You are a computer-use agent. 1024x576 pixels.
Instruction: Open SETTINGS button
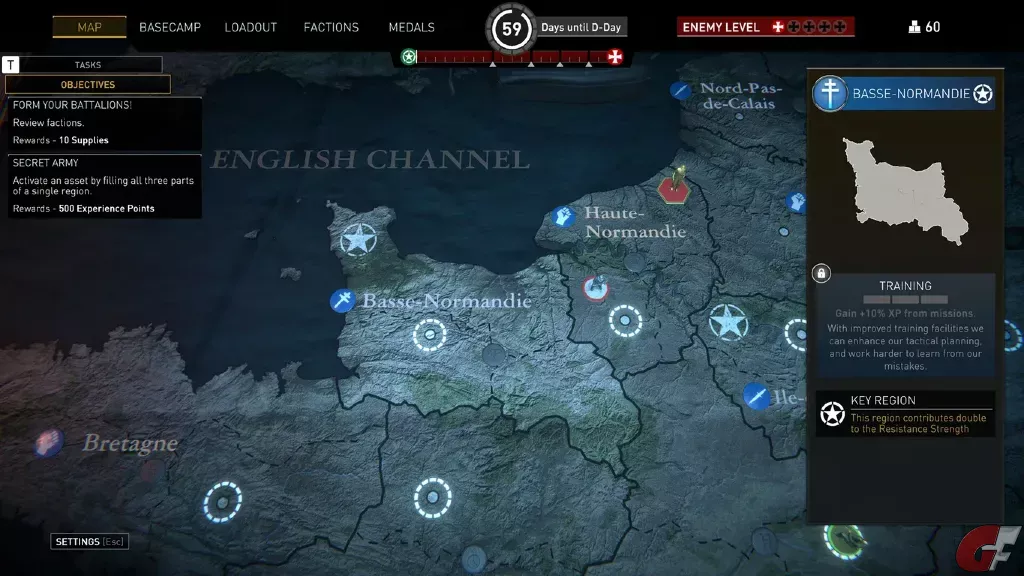pos(89,542)
